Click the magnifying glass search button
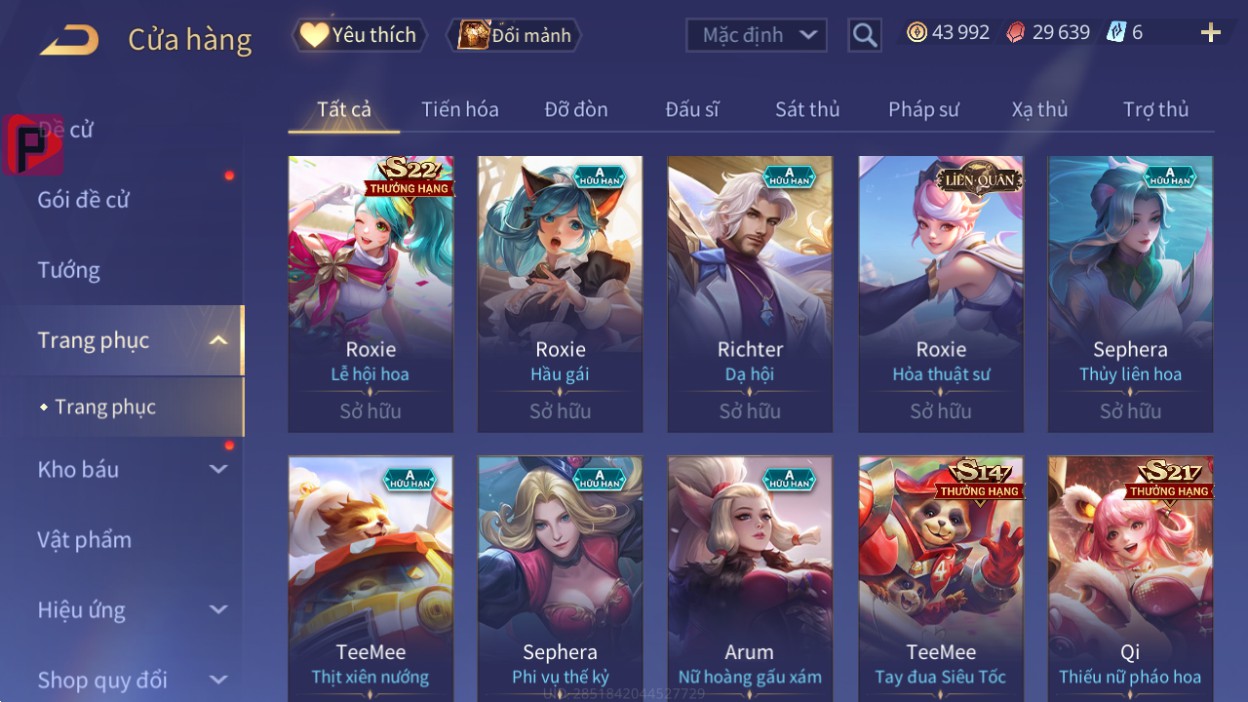1248x702 pixels. click(x=864, y=36)
